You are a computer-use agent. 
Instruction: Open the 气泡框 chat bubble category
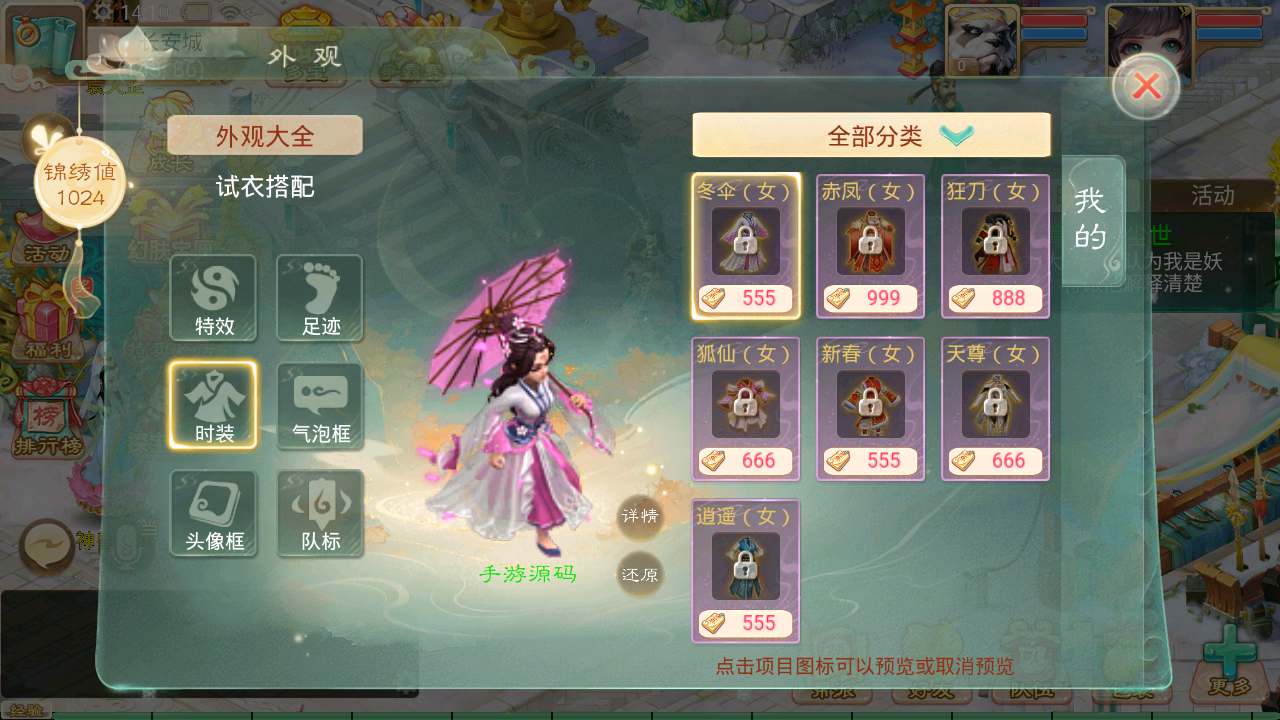(x=320, y=405)
